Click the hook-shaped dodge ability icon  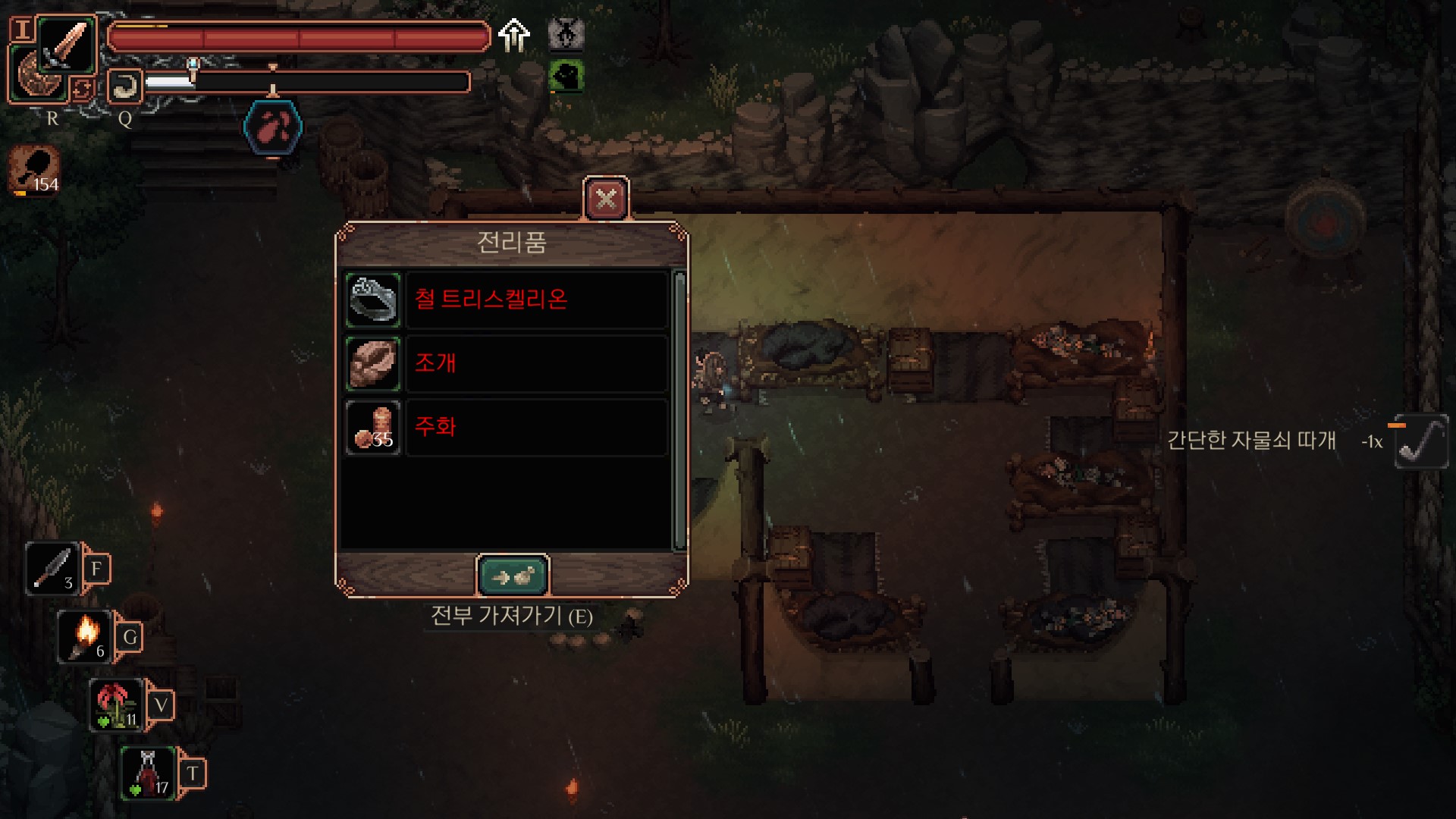(124, 86)
